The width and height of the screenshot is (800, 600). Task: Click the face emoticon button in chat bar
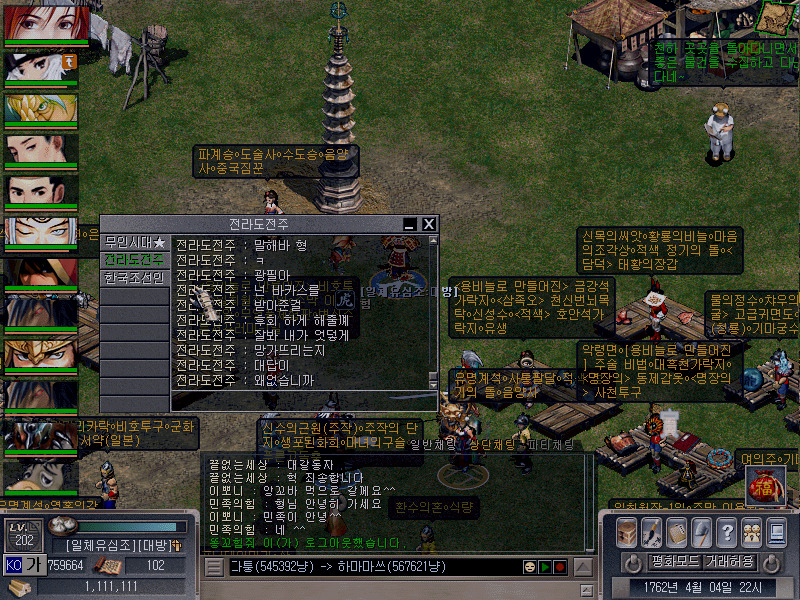(x=528, y=567)
